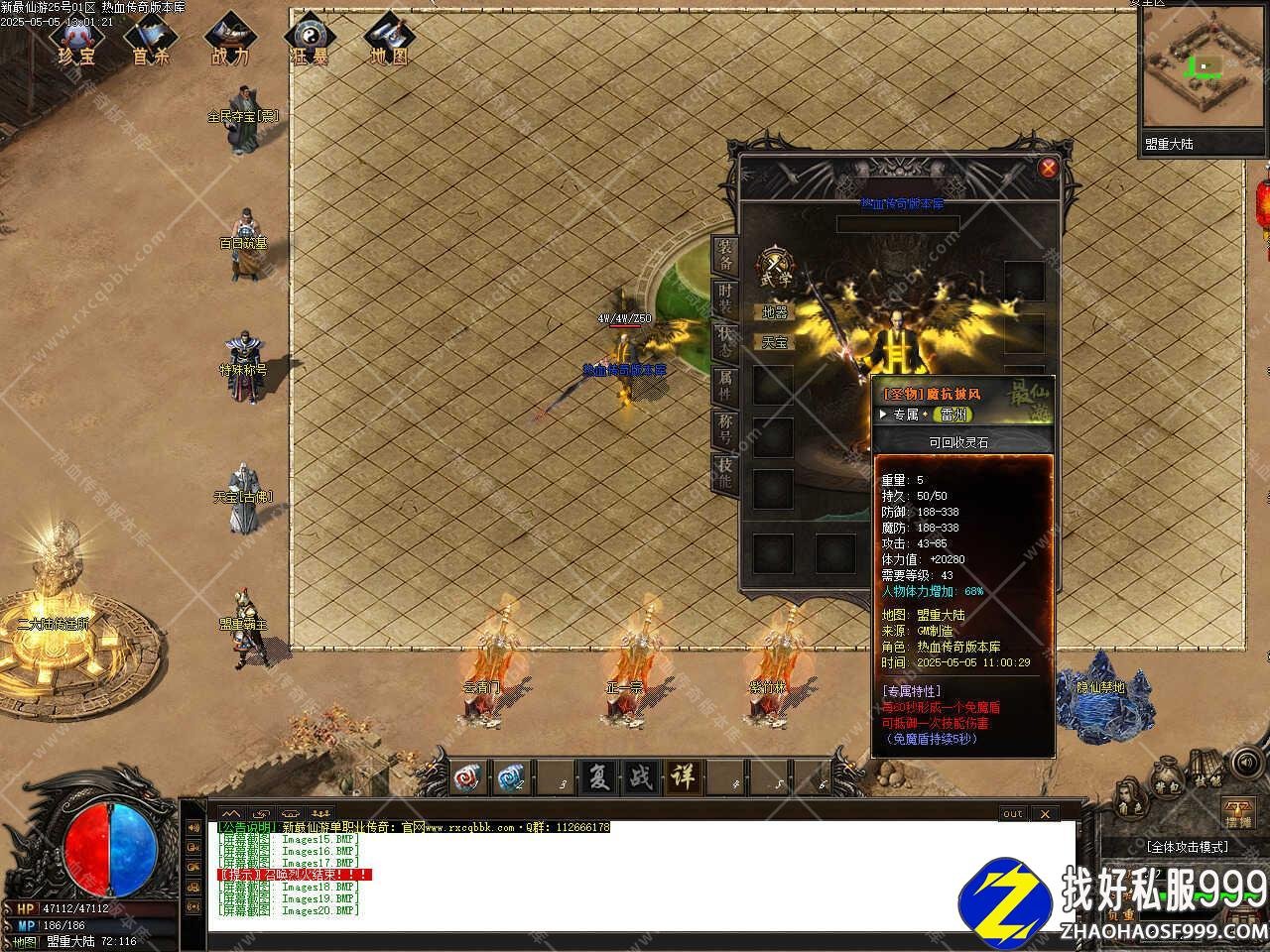Switch to the 装备 equipment tab

point(726,256)
